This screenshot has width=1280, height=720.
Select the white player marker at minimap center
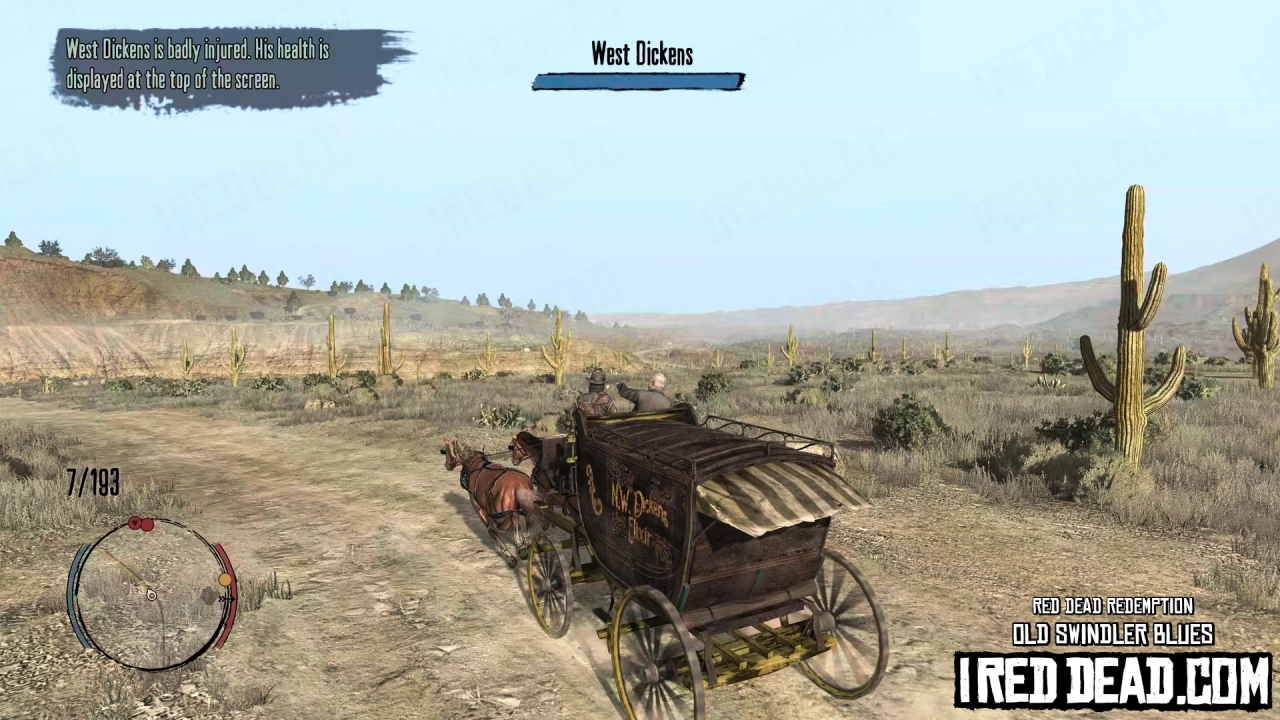click(152, 596)
